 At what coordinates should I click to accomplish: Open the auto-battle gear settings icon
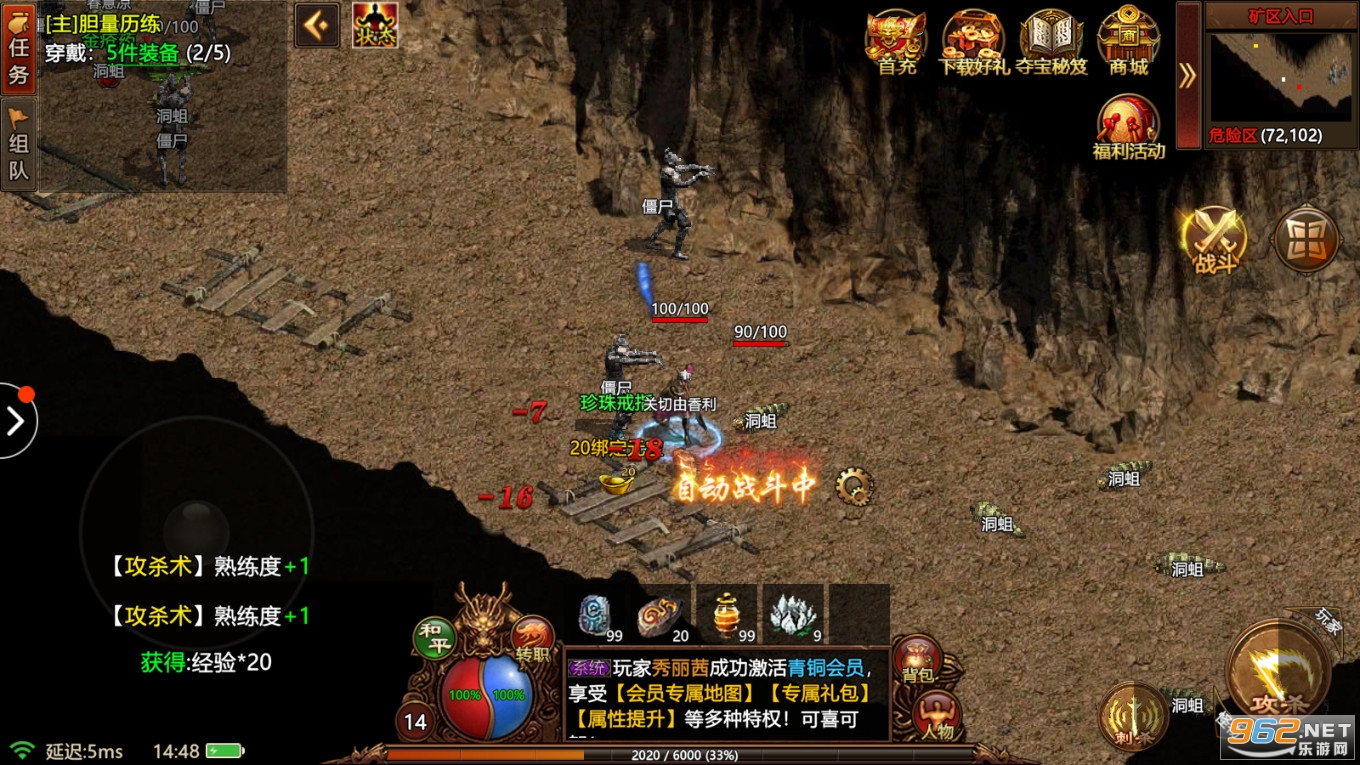pos(853,487)
